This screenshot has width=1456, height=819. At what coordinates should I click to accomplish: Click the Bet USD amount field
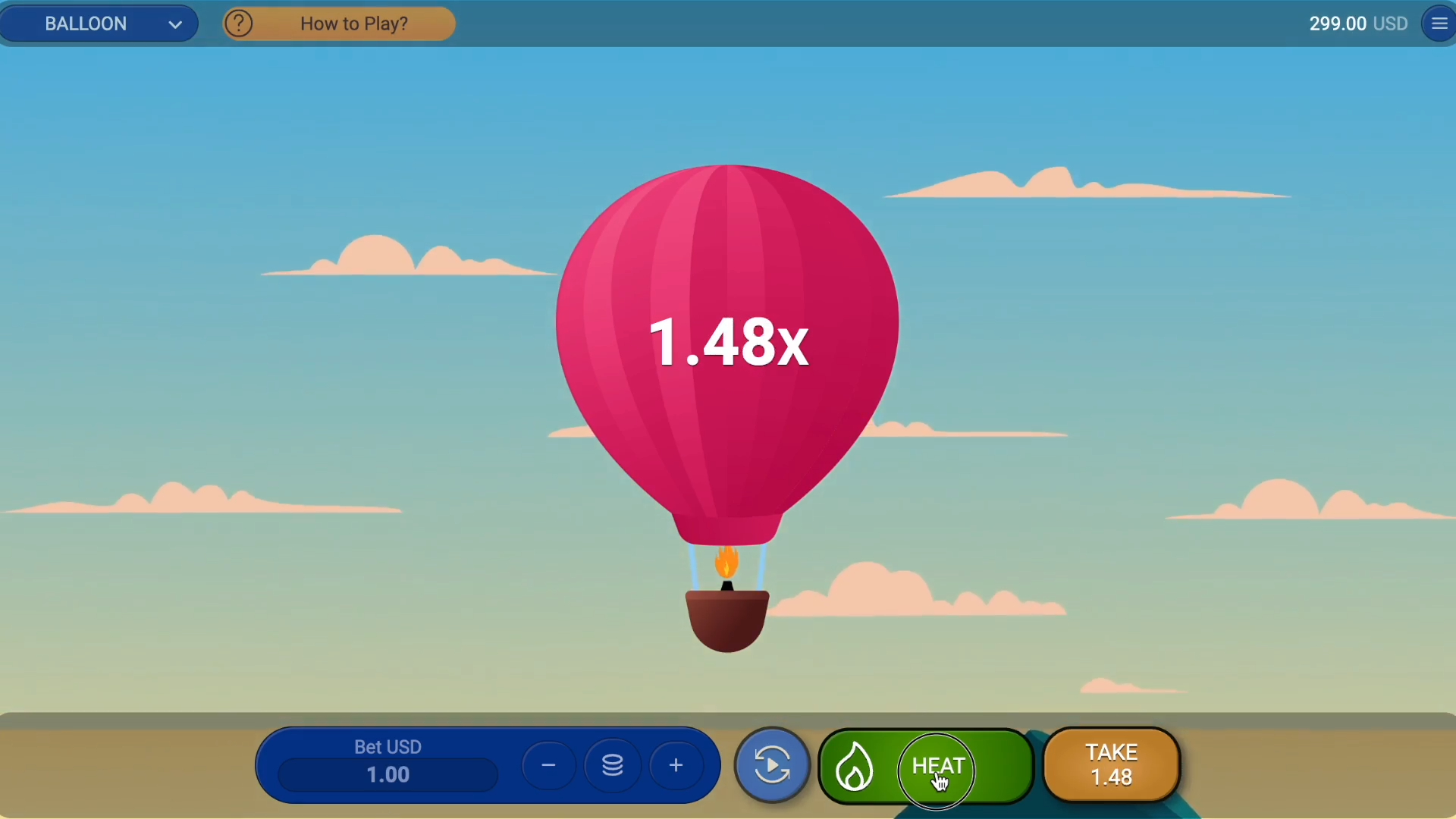tap(387, 773)
